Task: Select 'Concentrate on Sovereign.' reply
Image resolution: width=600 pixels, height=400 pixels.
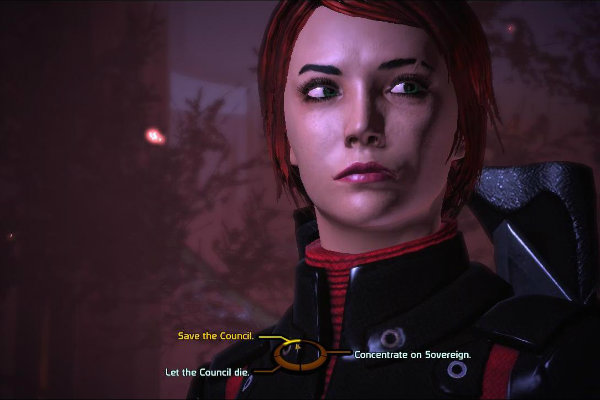Action: [412, 354]
